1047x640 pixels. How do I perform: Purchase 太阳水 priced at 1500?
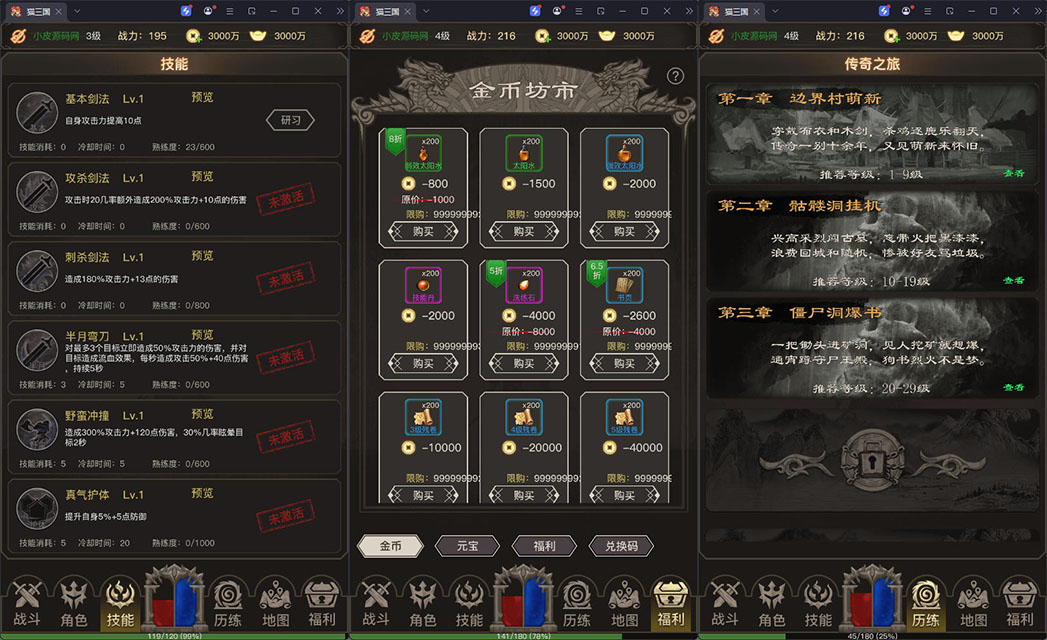point(523,231)
